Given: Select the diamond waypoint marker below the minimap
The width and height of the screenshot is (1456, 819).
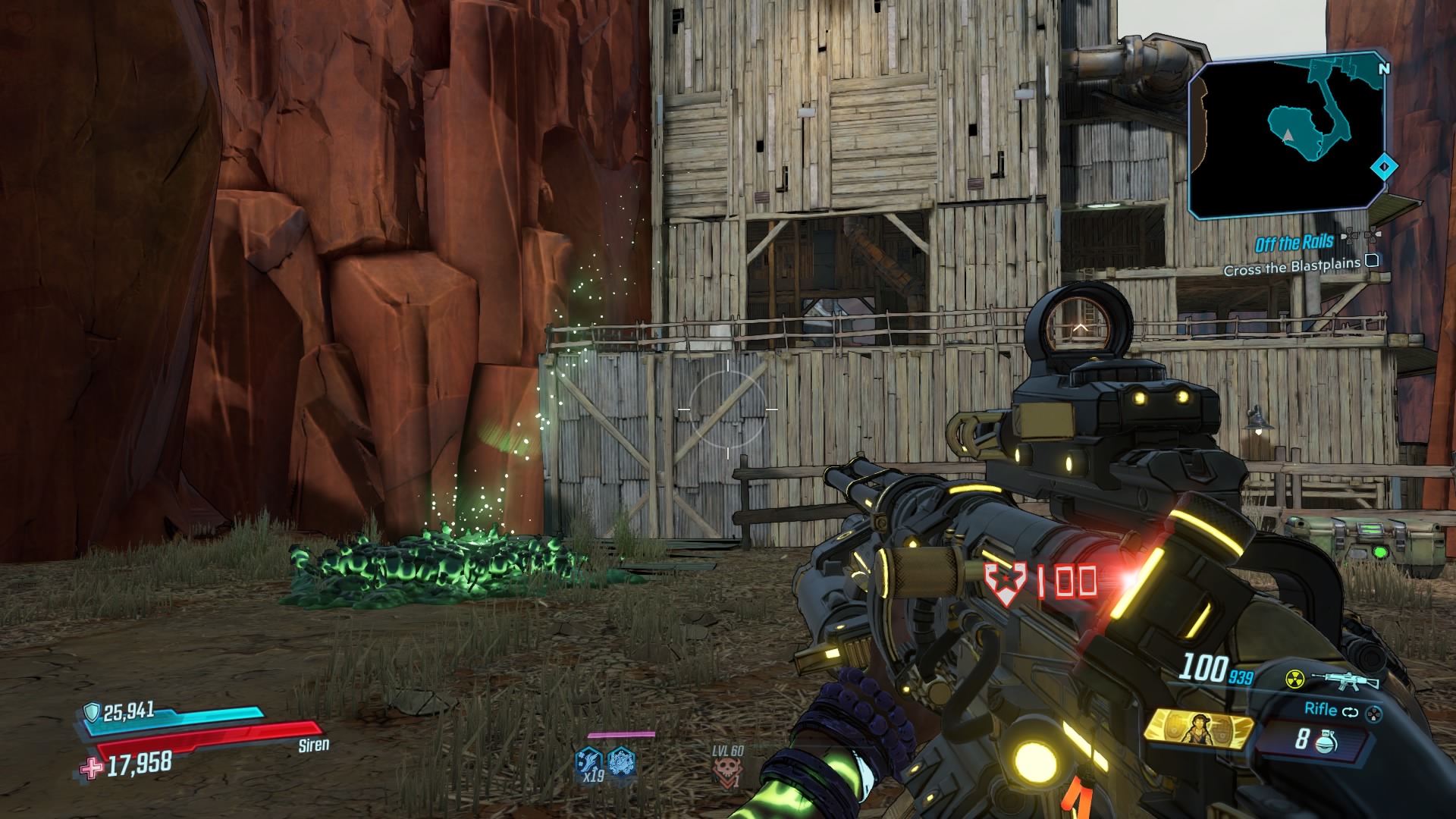Looking at the screenshot, I should (1384, 167).
